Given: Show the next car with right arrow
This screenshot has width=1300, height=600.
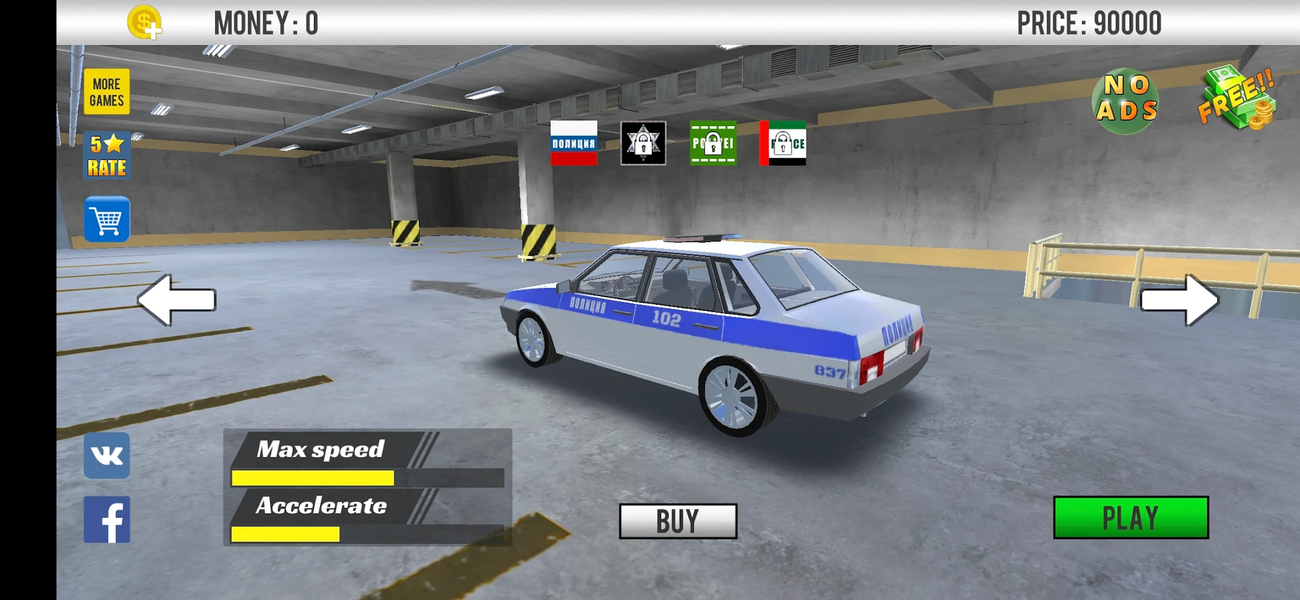Looking at the screenshot, I should (1180, 299).
